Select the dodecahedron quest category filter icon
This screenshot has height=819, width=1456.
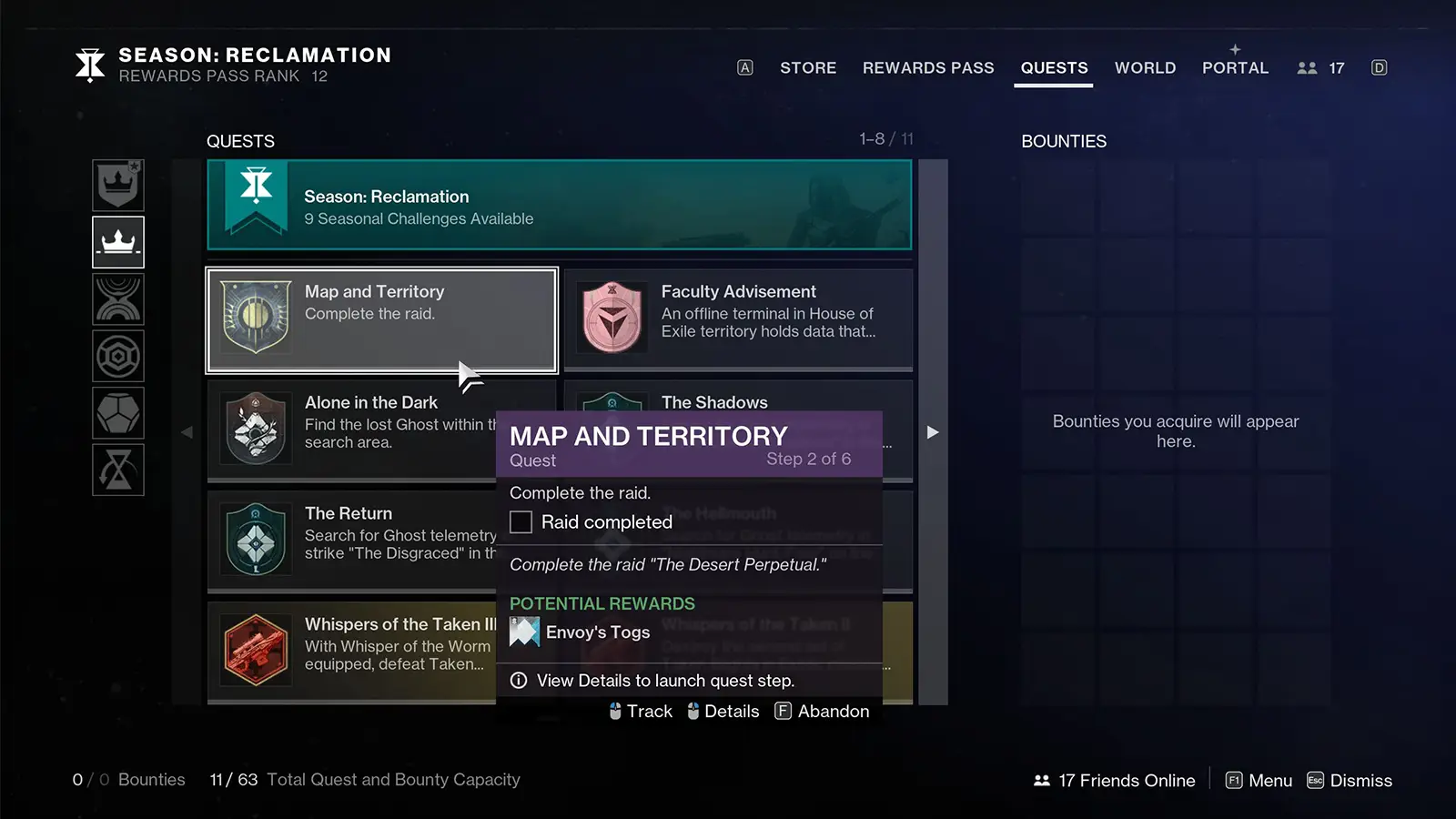pyautogui.click(x=118, y=412)
